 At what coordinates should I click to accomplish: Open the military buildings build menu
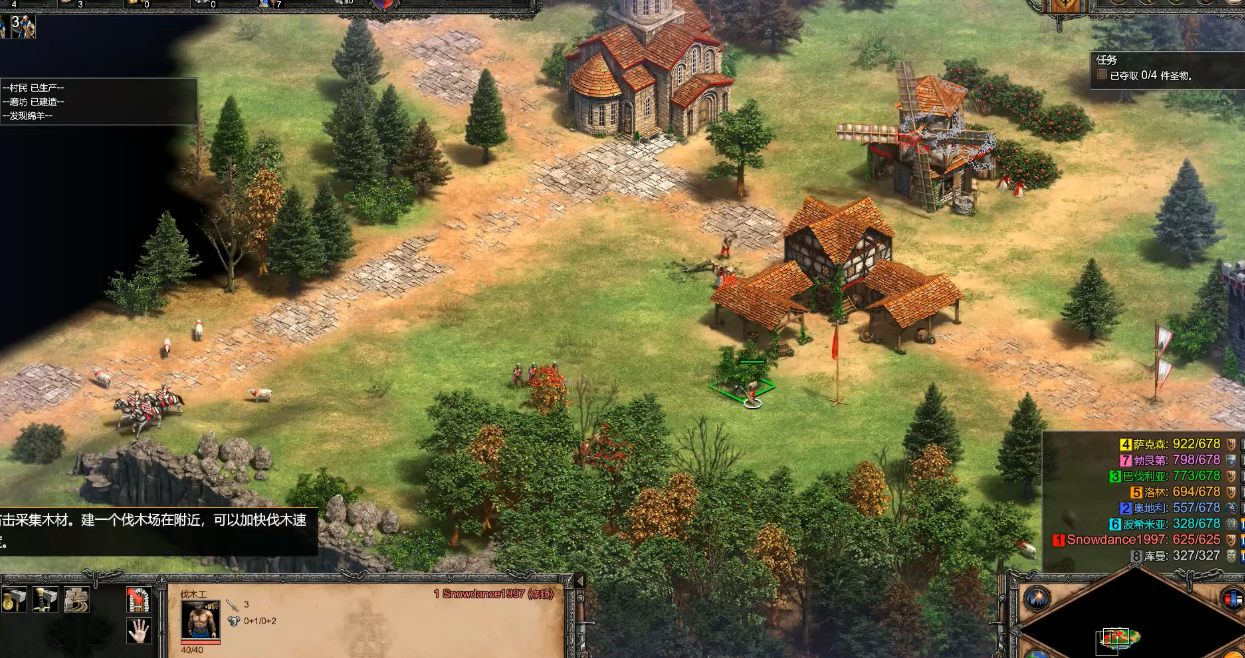click(45, 599)
